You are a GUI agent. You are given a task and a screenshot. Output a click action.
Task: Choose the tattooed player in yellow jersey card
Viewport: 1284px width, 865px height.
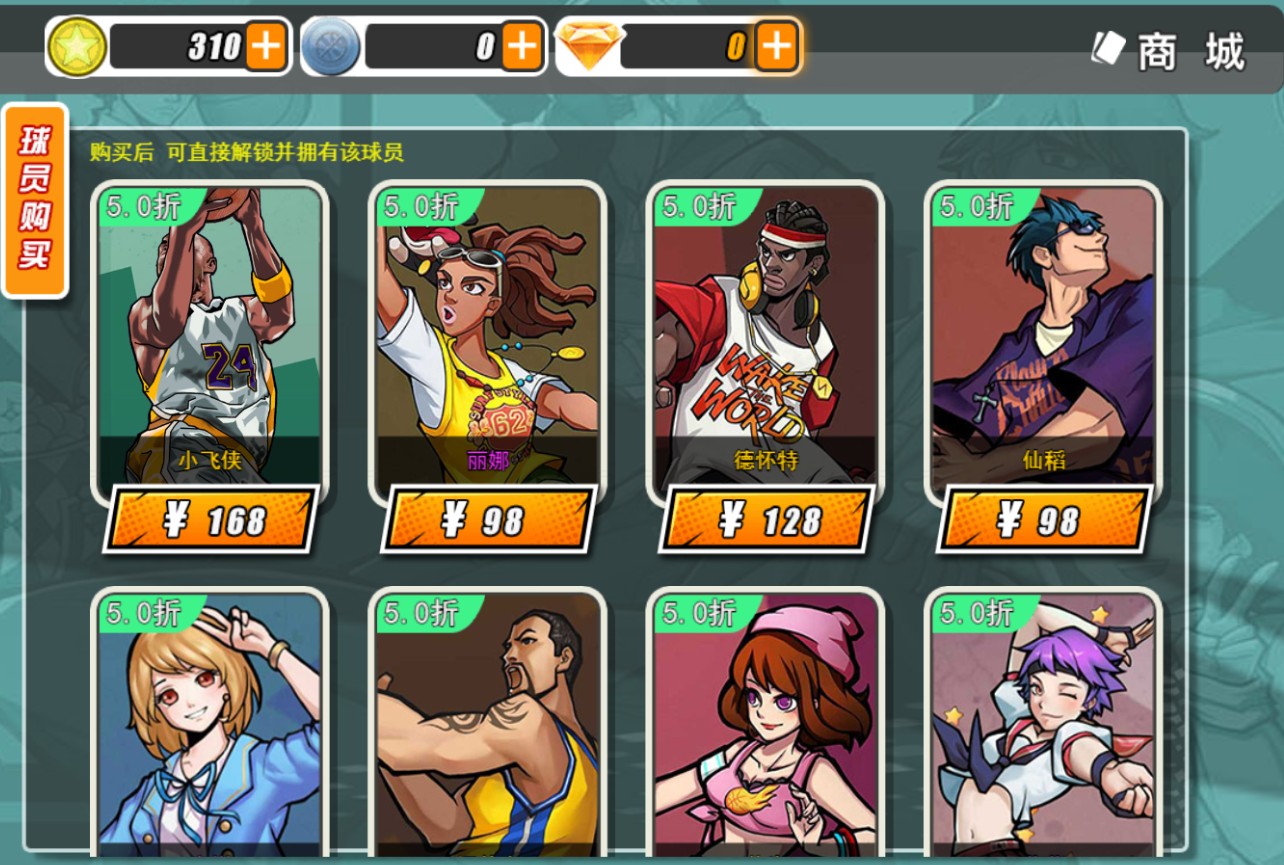pos(488,725)
